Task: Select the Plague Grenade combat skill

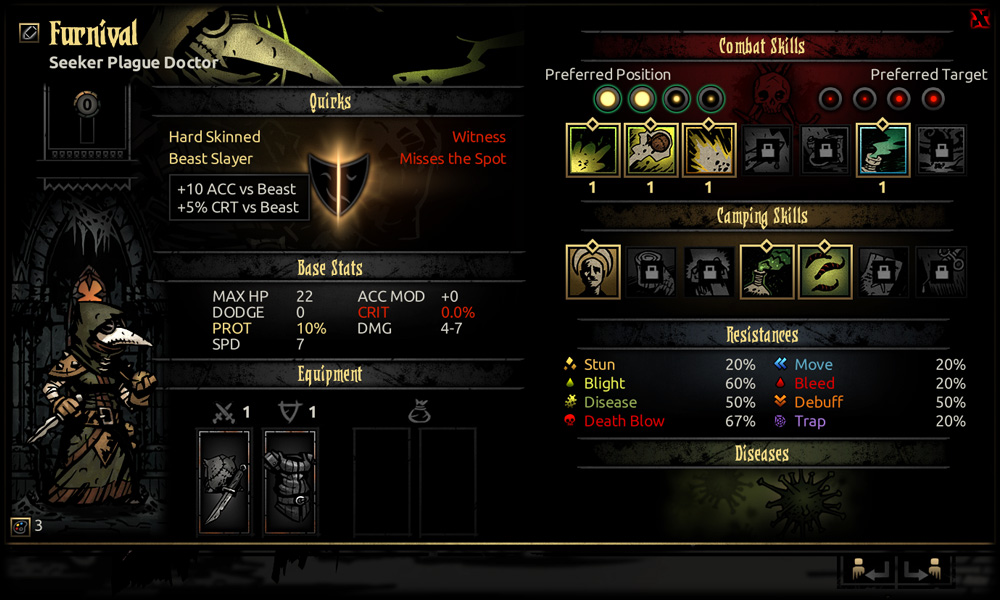Action: tap(651, 151)
